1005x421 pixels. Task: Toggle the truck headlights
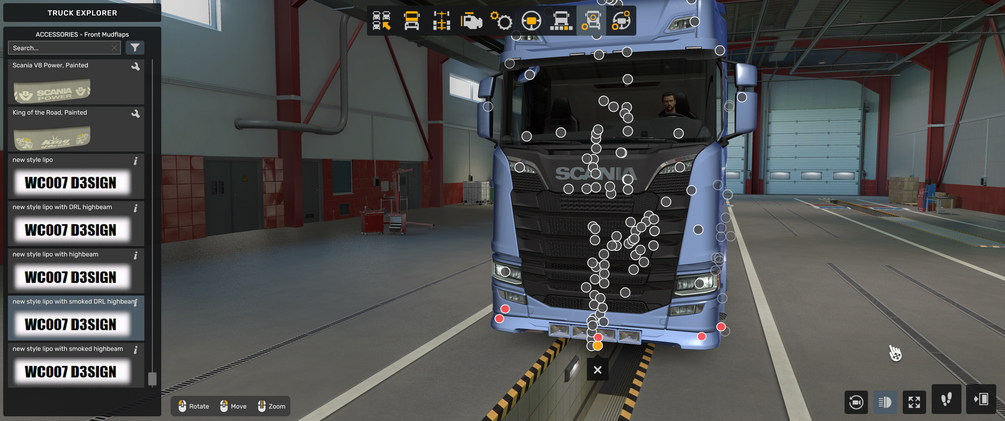(x=885, y=402)
